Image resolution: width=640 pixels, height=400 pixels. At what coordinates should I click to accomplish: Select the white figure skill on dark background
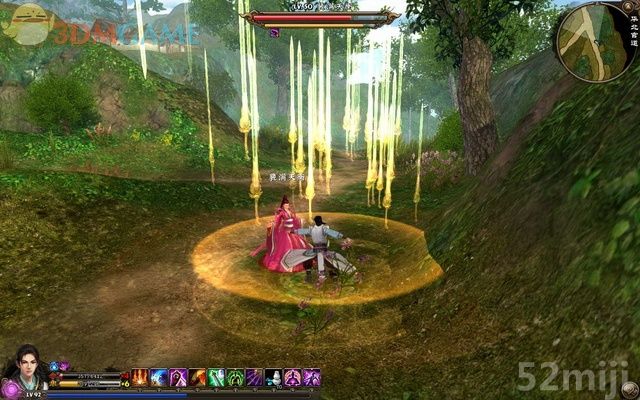(274, 377)
